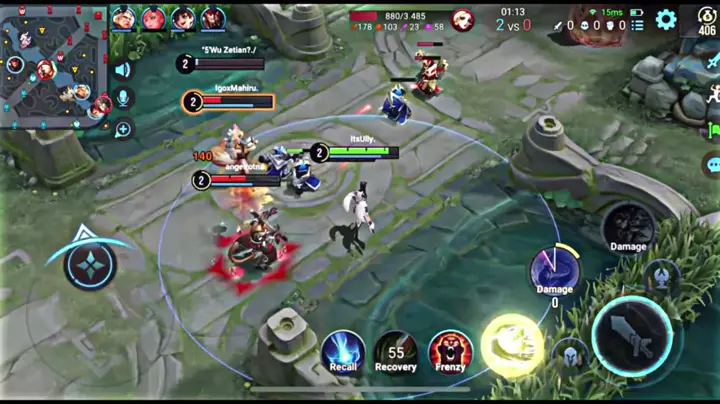This screenshot has height=404, width=720.
Task: Trigger the glowing yellow skill button
Action: click(512, 345)
